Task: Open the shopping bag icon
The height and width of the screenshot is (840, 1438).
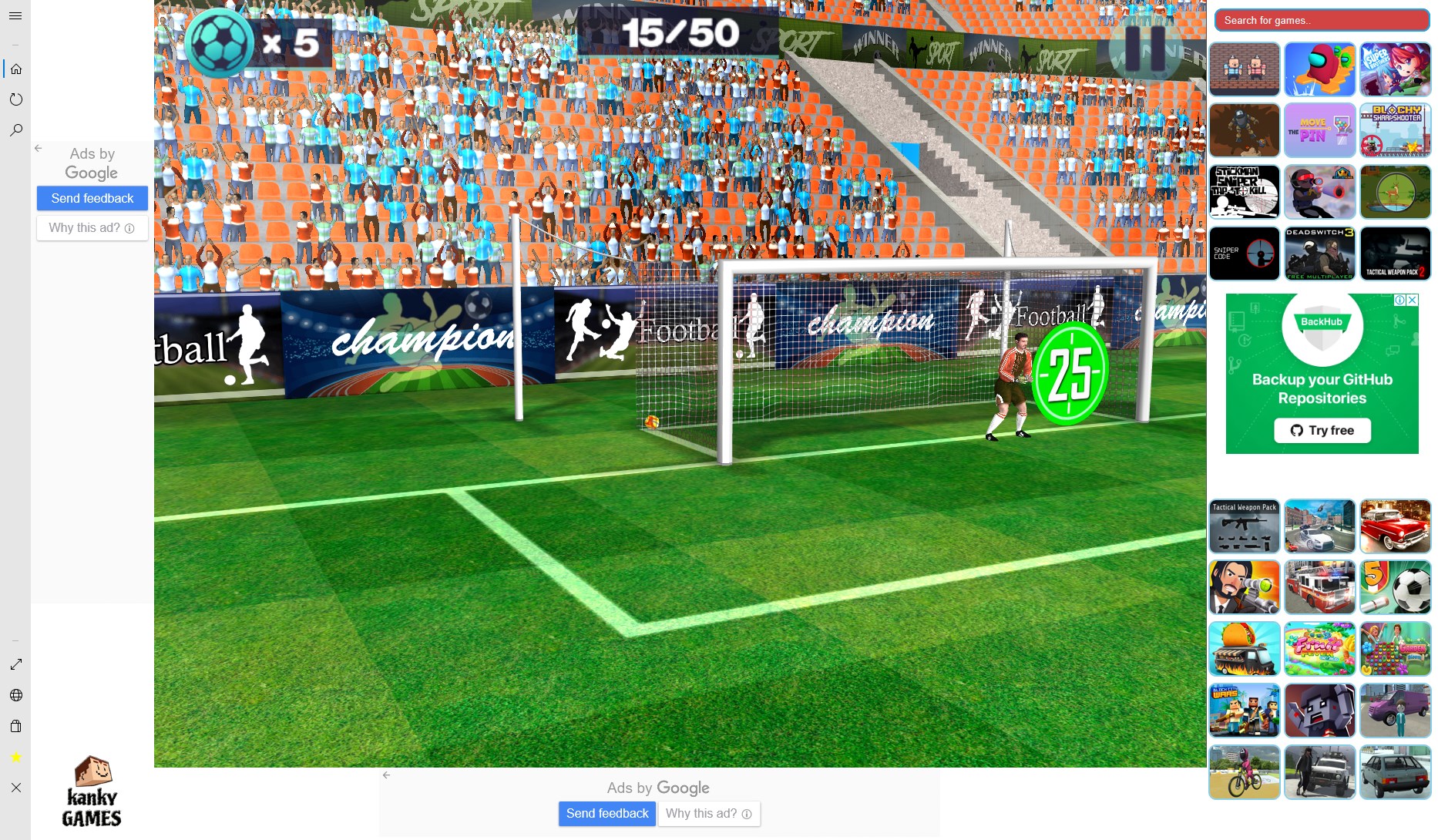Action: [x=16, y=725]
